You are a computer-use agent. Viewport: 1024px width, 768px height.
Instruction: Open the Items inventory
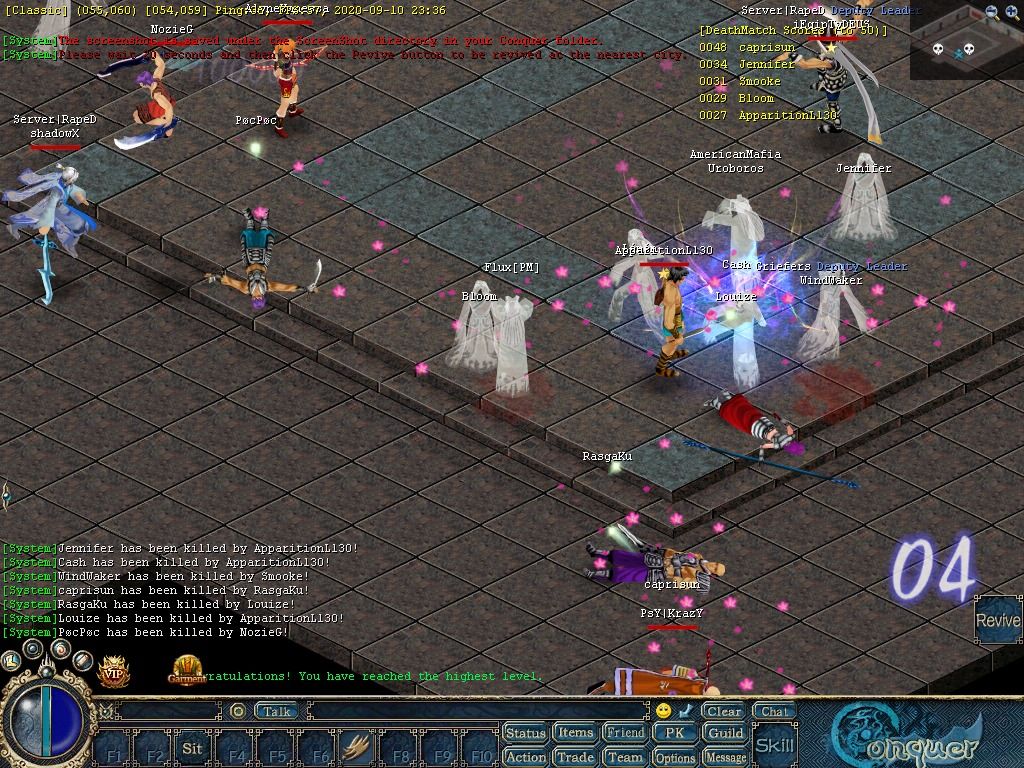(575, 733)
